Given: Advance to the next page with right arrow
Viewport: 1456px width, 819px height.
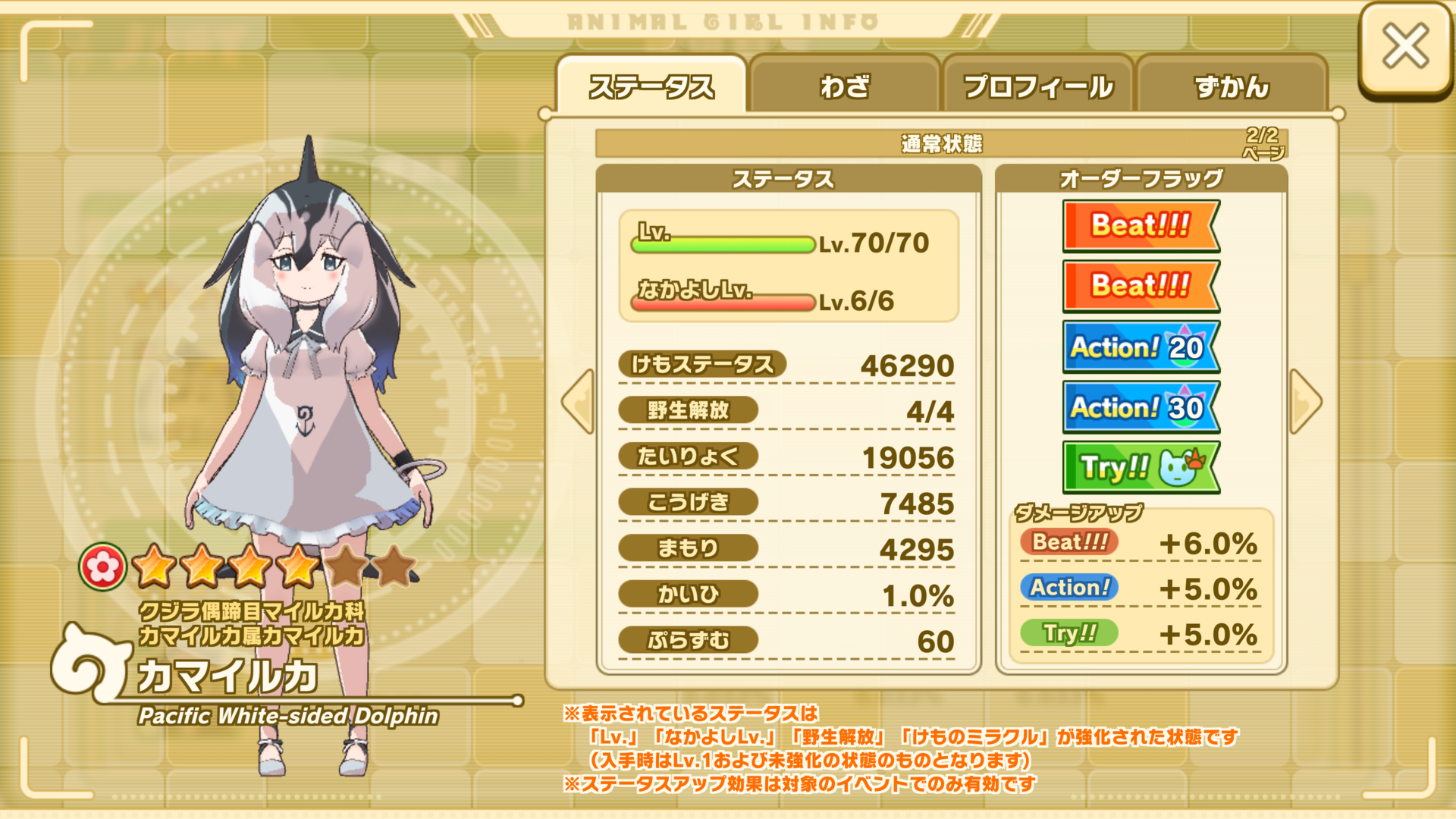Looking at the screenshot, I should click(x=1305, y=402).
